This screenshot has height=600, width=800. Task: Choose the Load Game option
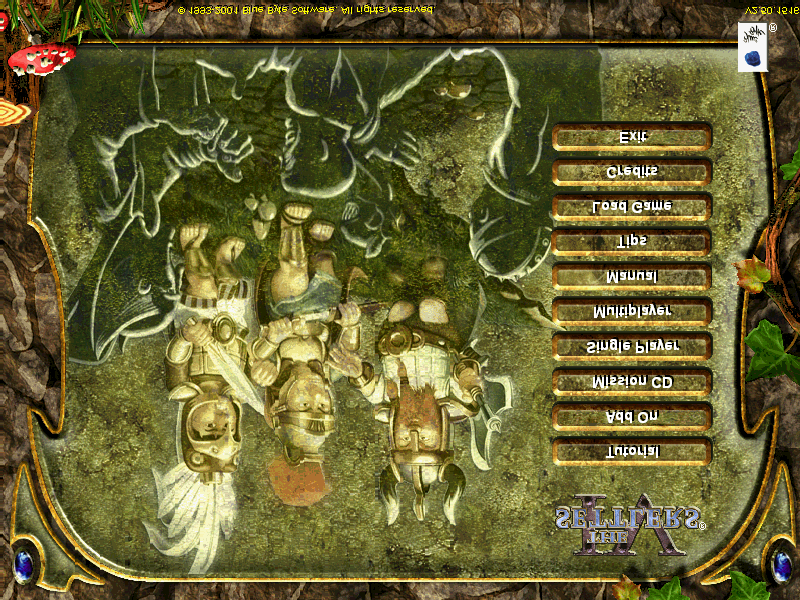tap(632, 206)
